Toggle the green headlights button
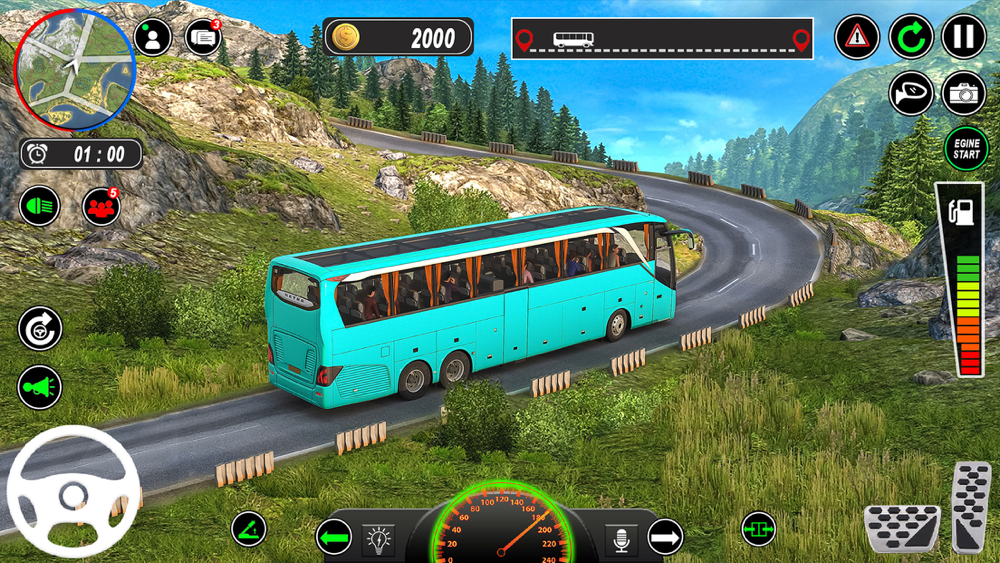 (40, 206)
